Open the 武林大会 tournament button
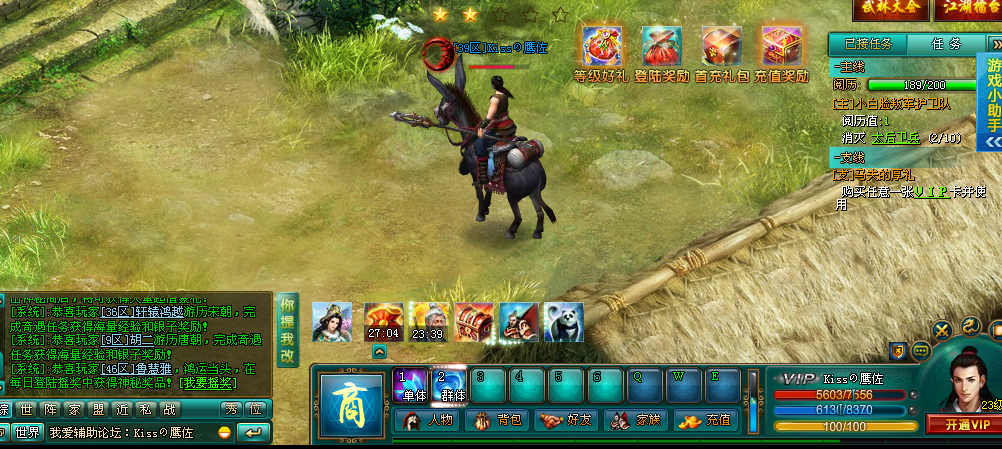The width and height of the screenshot is (1002, 449). point(889,9)
